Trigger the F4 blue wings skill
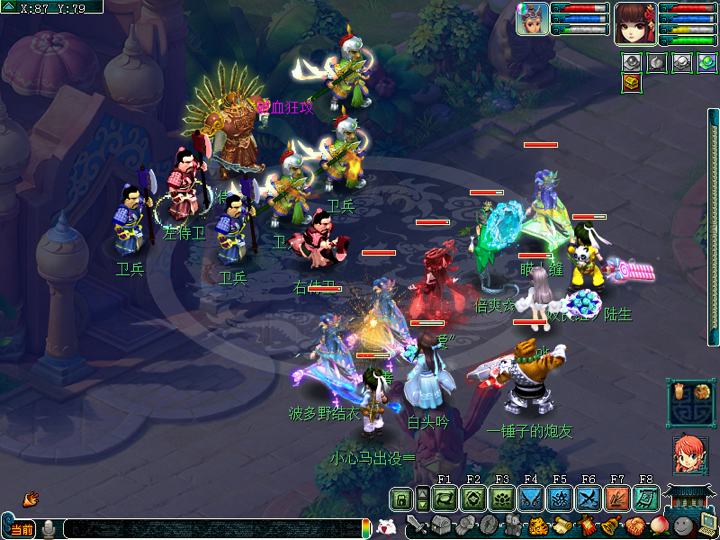This screenshot has height=540, width=720. pos(531,498)
